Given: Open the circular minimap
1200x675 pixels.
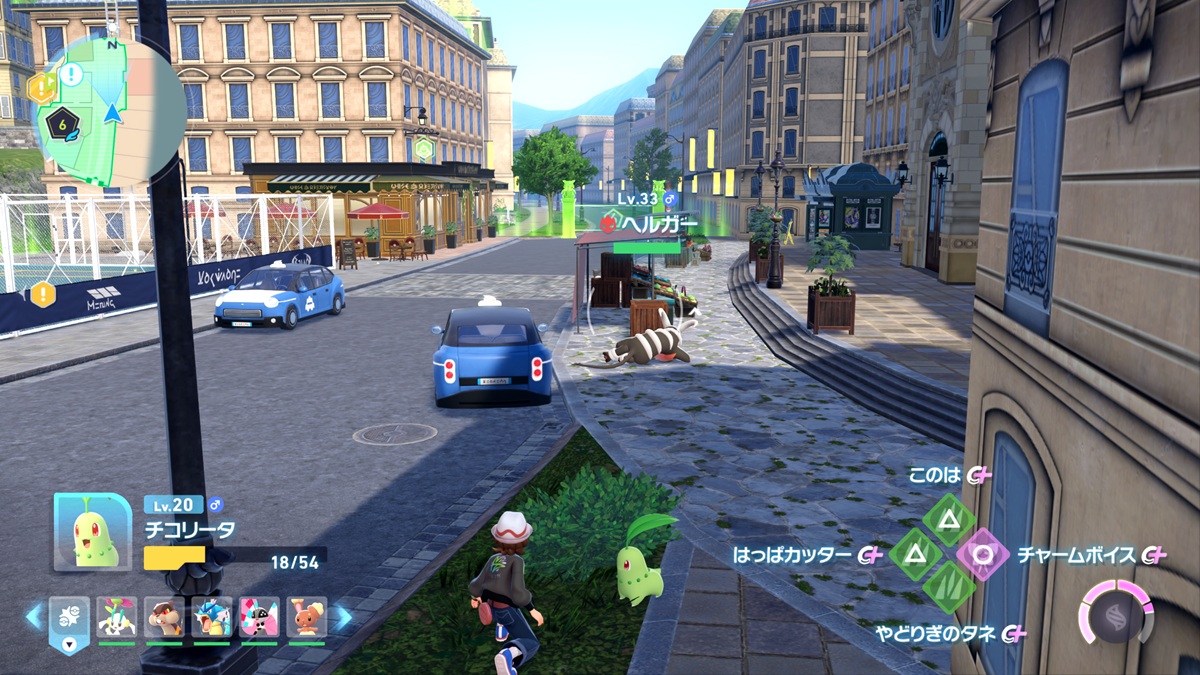Looking at the screenshot, I should click(110, 110).
